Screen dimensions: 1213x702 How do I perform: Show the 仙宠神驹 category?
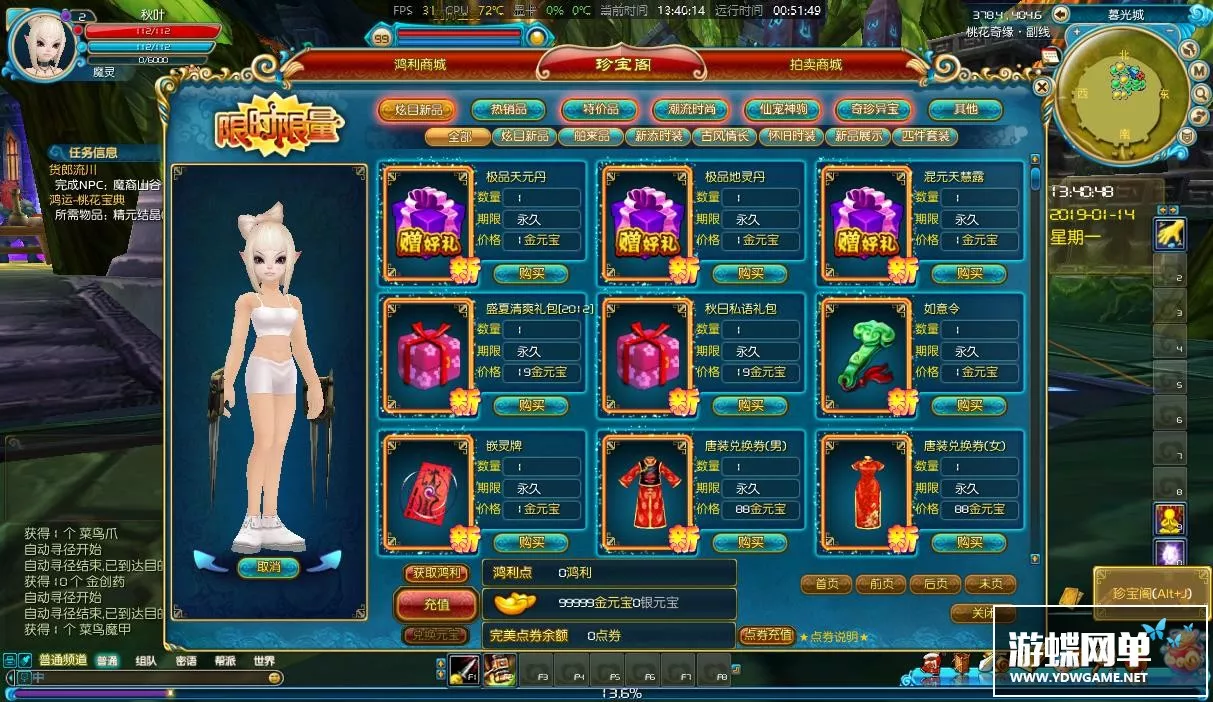point(782,110)
